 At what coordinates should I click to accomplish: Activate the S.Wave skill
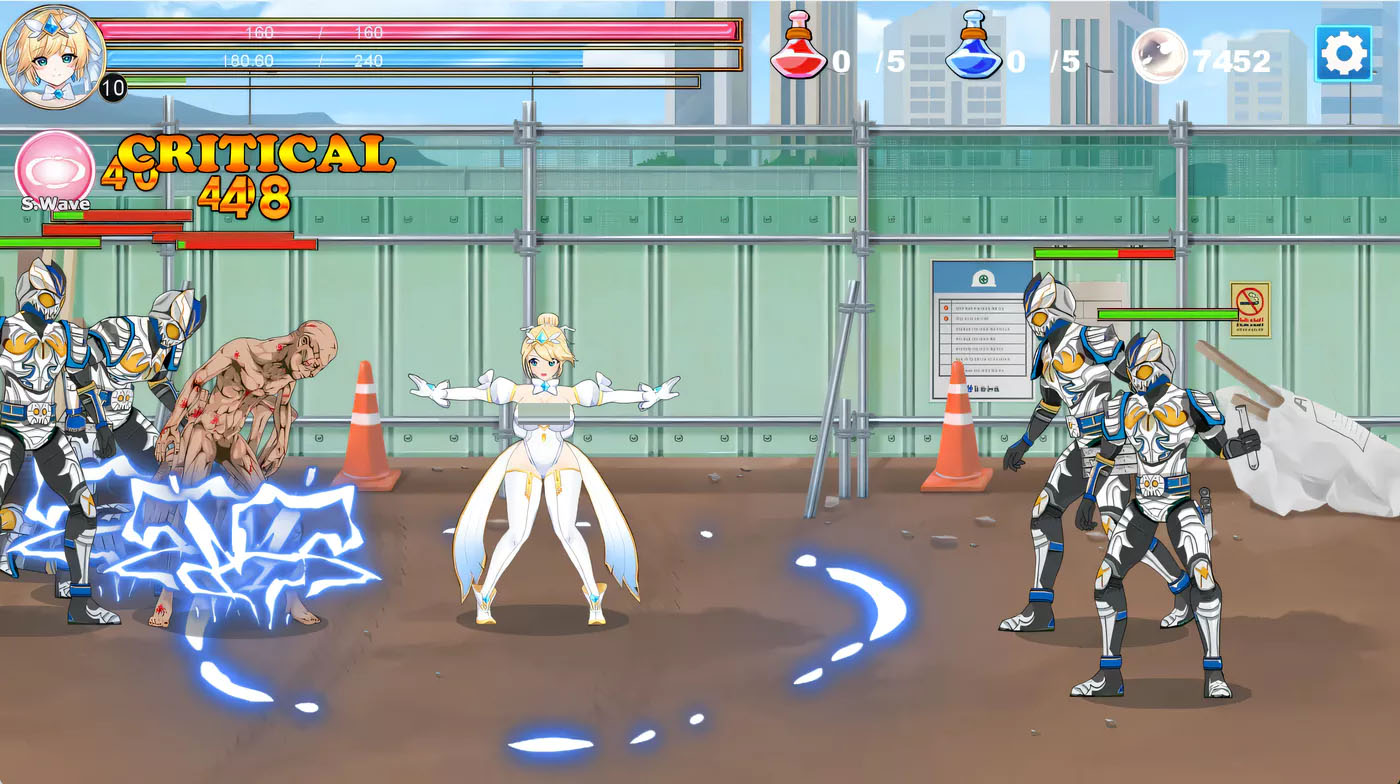click(55, 168)
